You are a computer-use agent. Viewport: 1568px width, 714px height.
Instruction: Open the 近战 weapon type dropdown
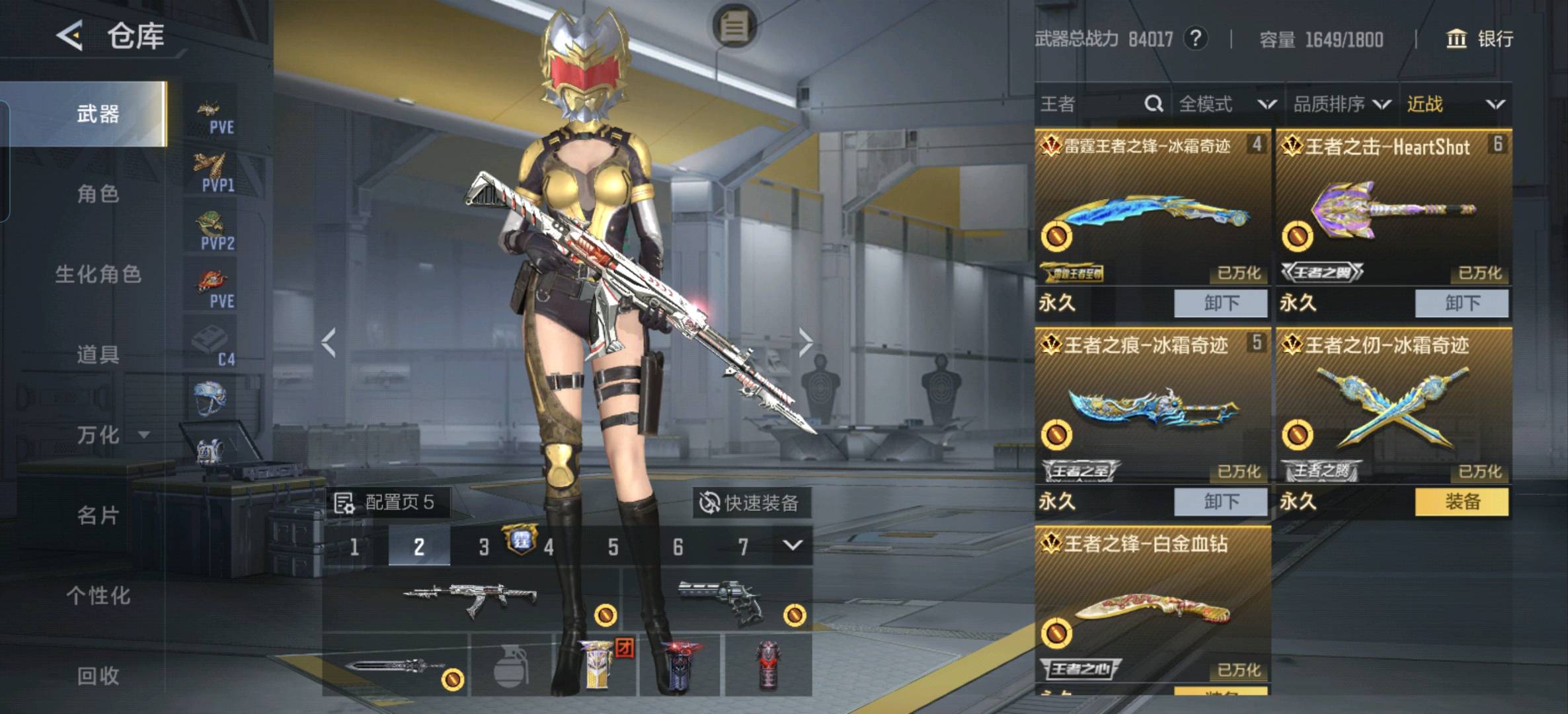pos(1456,104)
